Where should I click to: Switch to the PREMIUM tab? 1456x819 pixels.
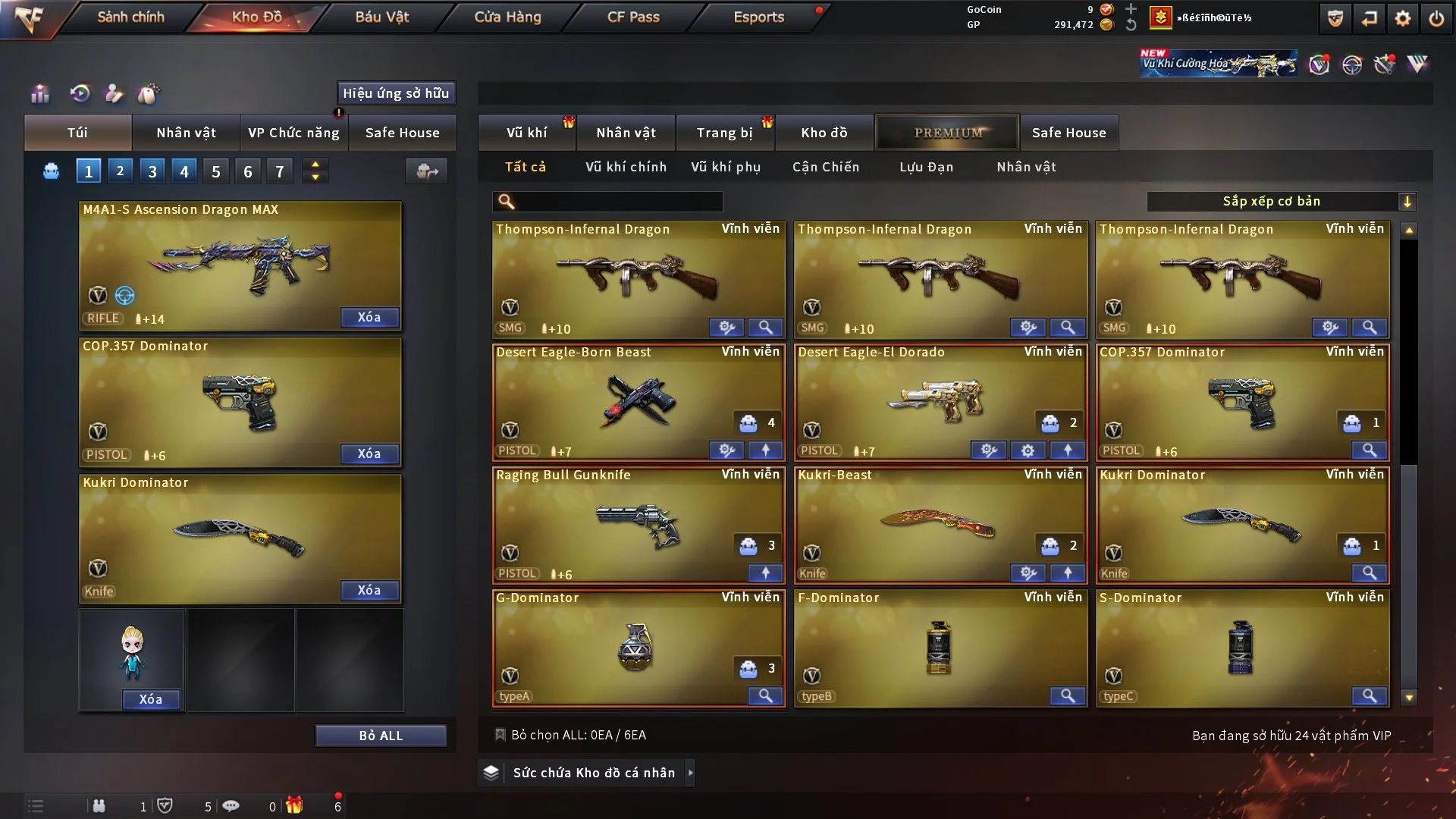point(947,133)
